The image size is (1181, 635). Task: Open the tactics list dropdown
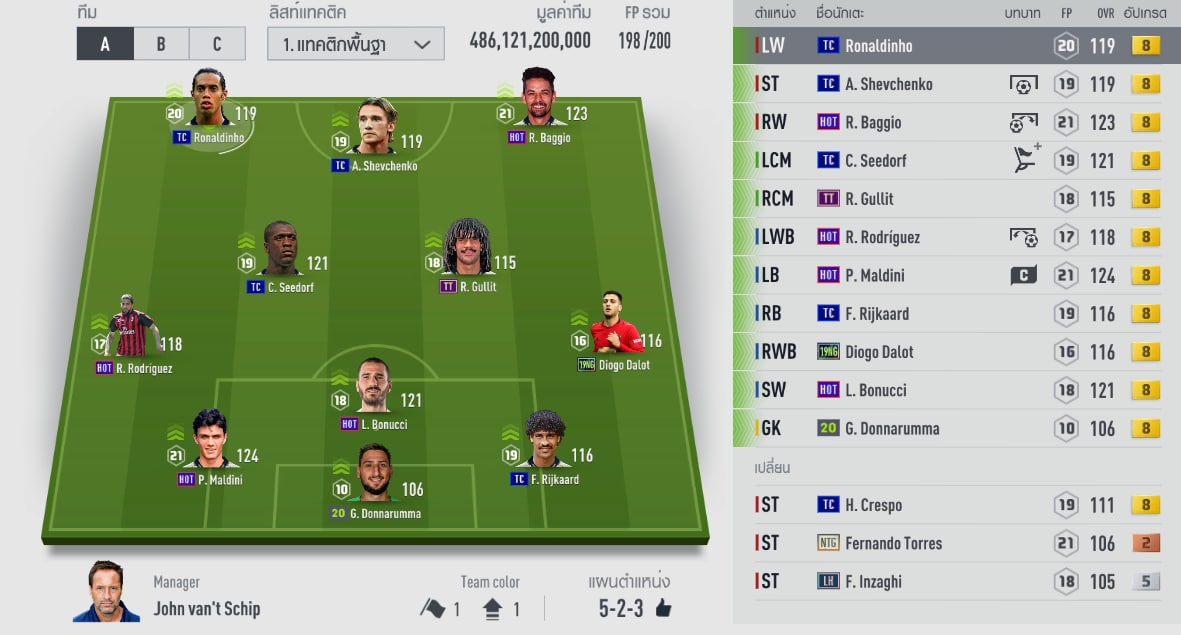[x=356, y=44]
